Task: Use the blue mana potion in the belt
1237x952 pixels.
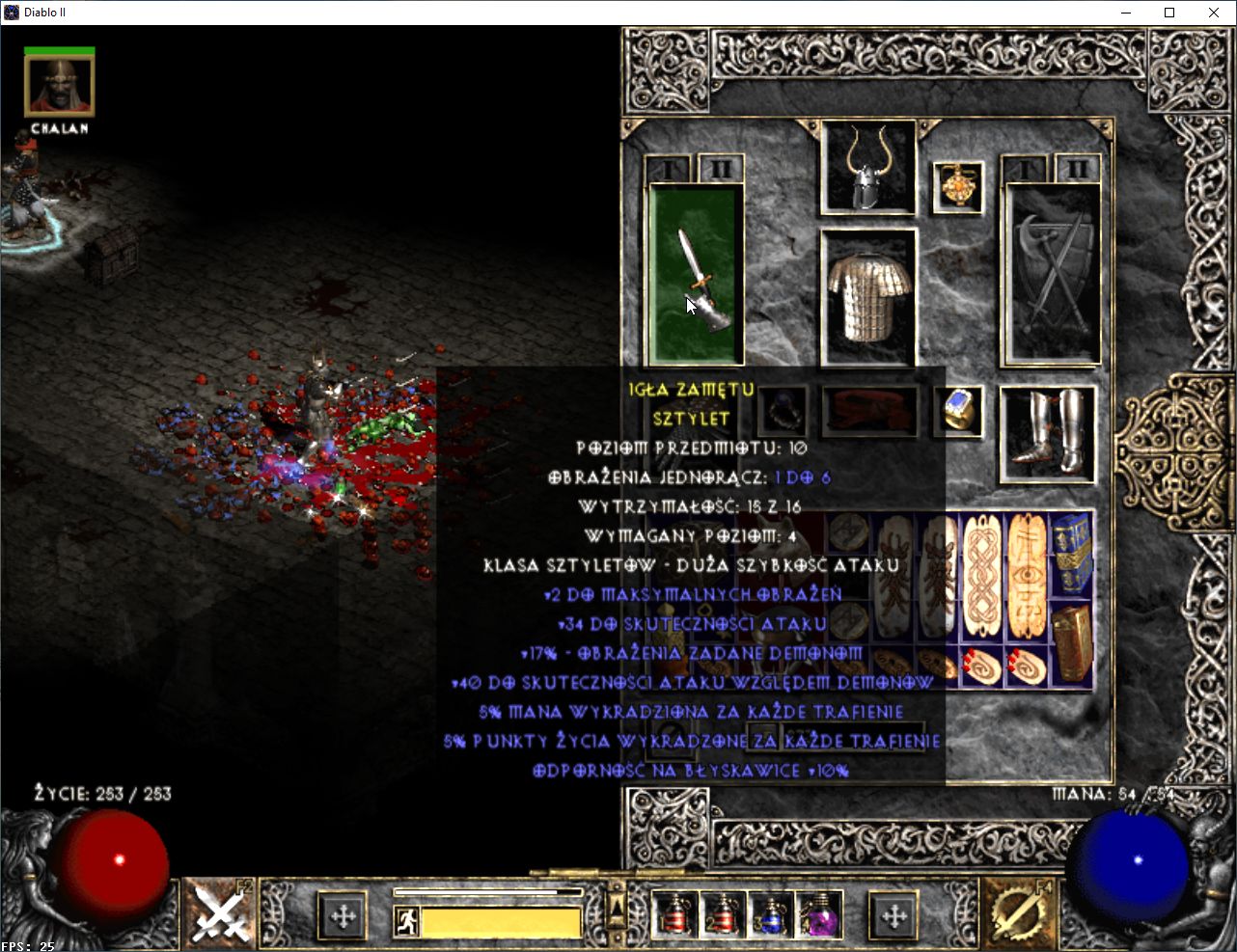Action: tap(770, 914)
